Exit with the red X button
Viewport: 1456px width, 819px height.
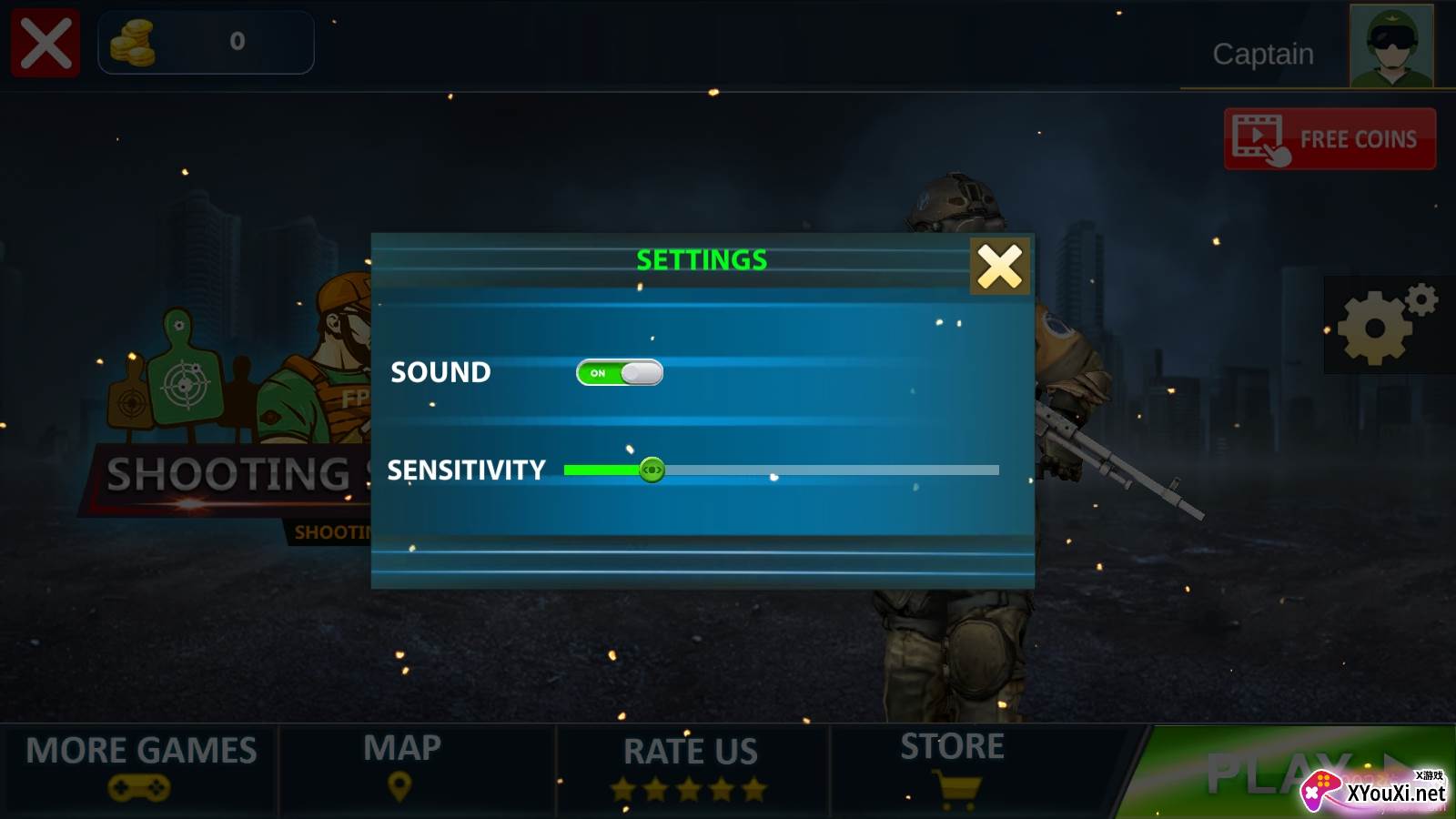[45, 43]
